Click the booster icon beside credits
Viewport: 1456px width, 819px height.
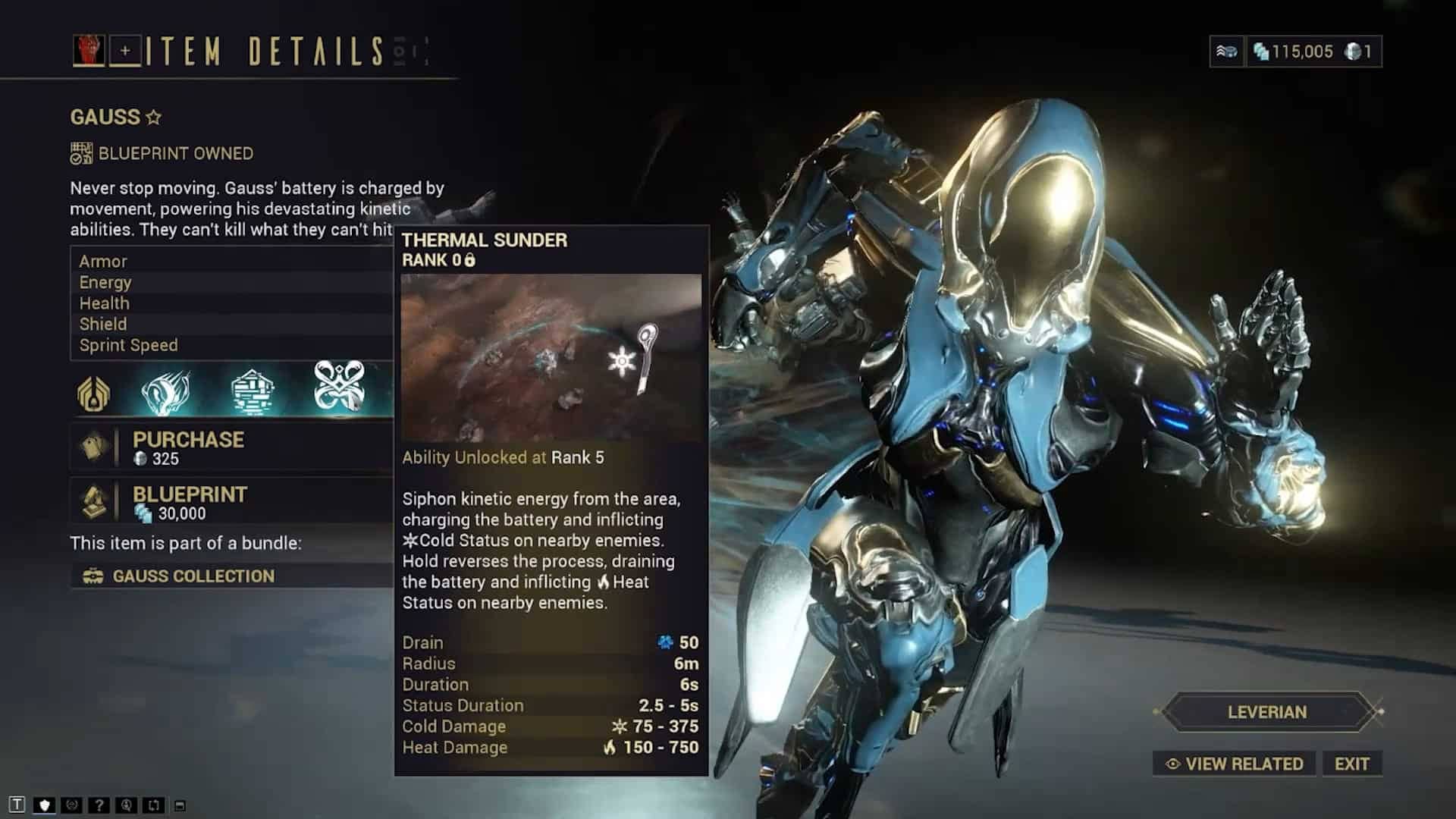click(1226, 52)
